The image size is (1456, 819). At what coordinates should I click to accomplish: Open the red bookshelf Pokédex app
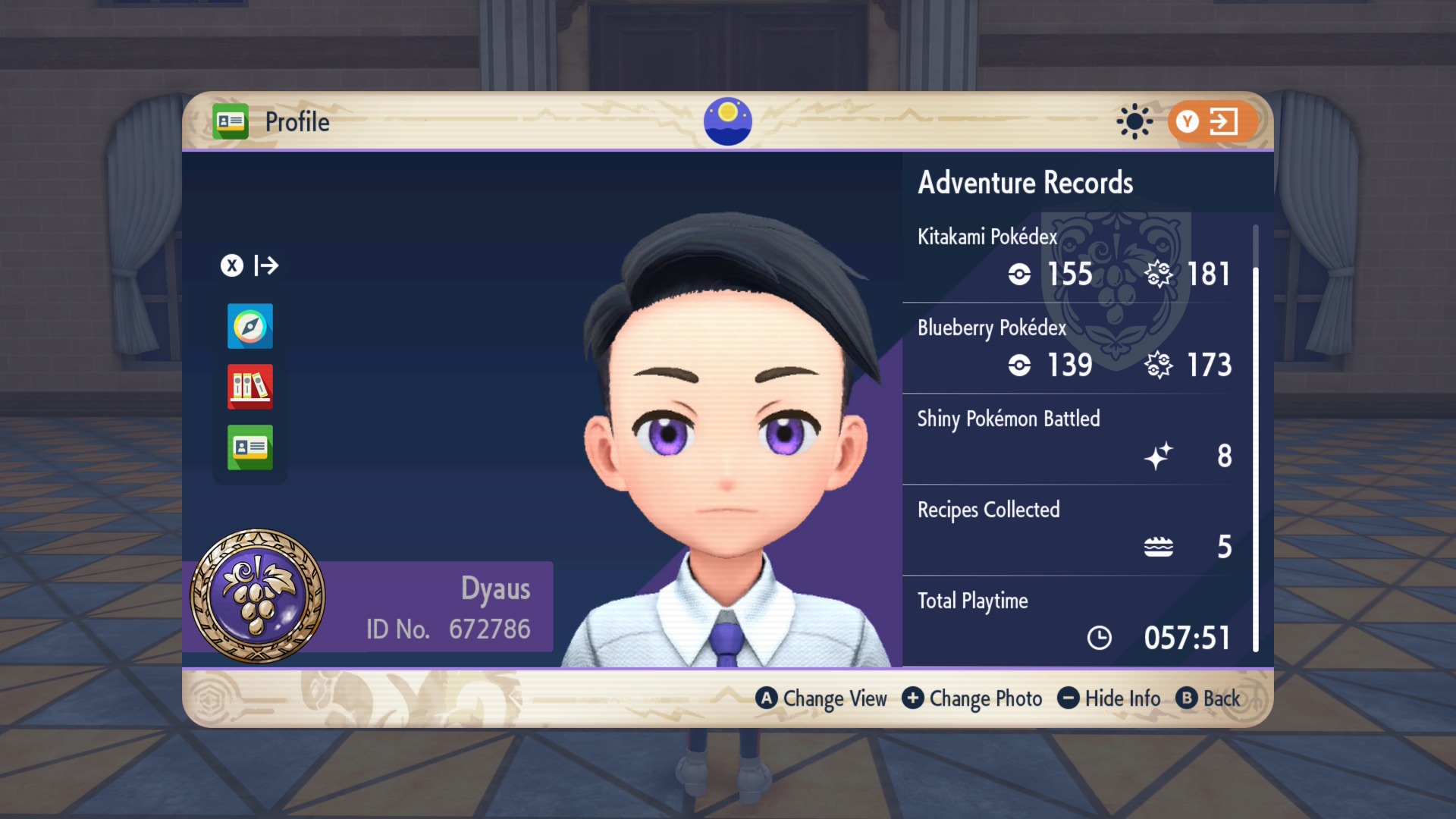249,387
